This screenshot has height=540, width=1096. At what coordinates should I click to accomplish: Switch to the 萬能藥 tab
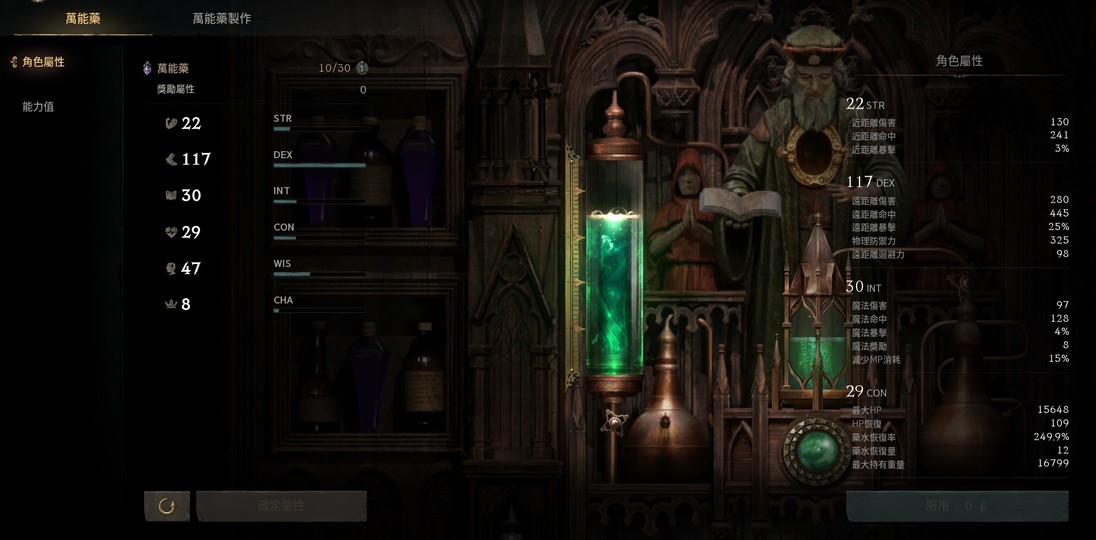83,19
